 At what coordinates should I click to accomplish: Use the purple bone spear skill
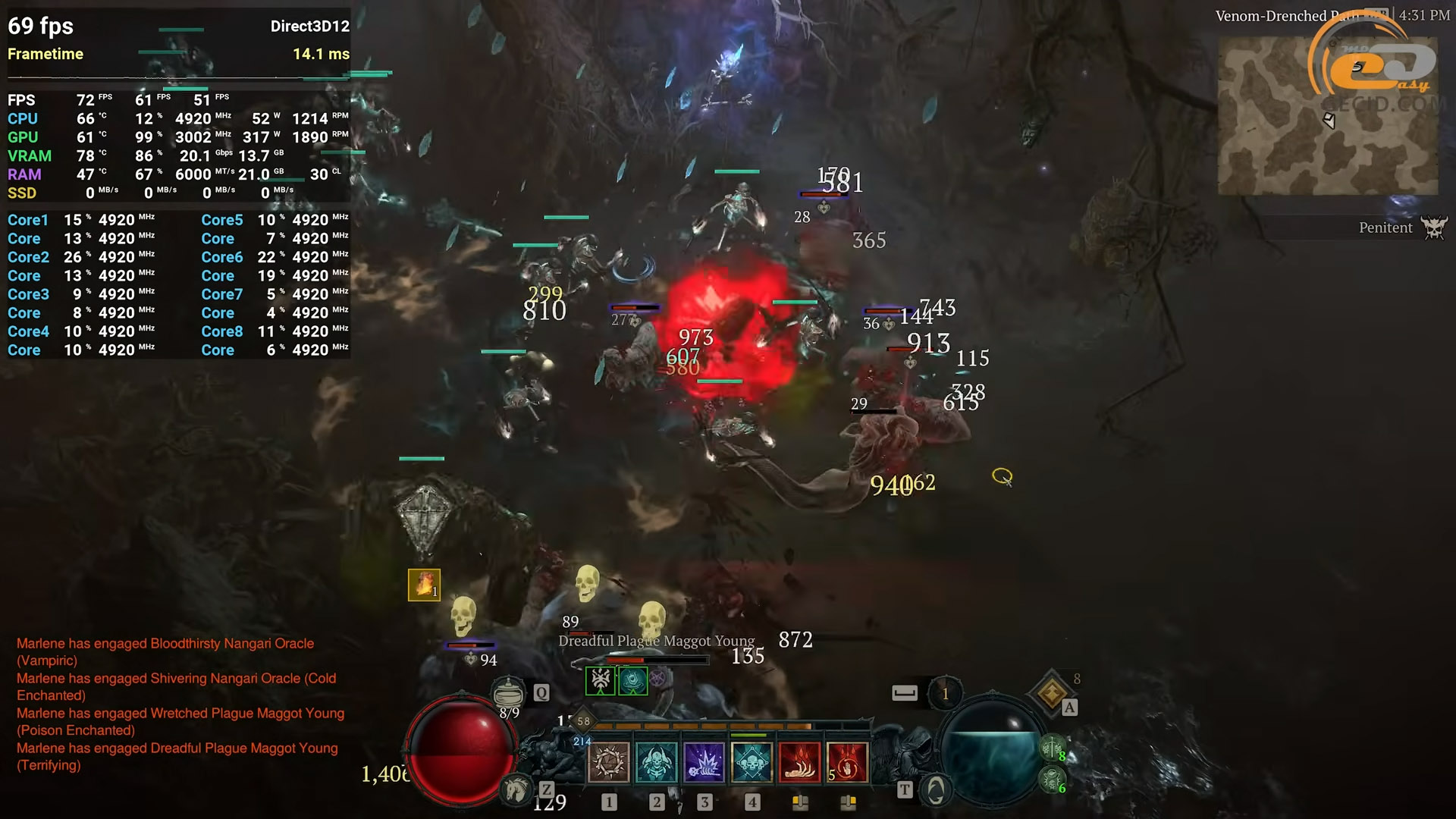click(x=704, y=762)
